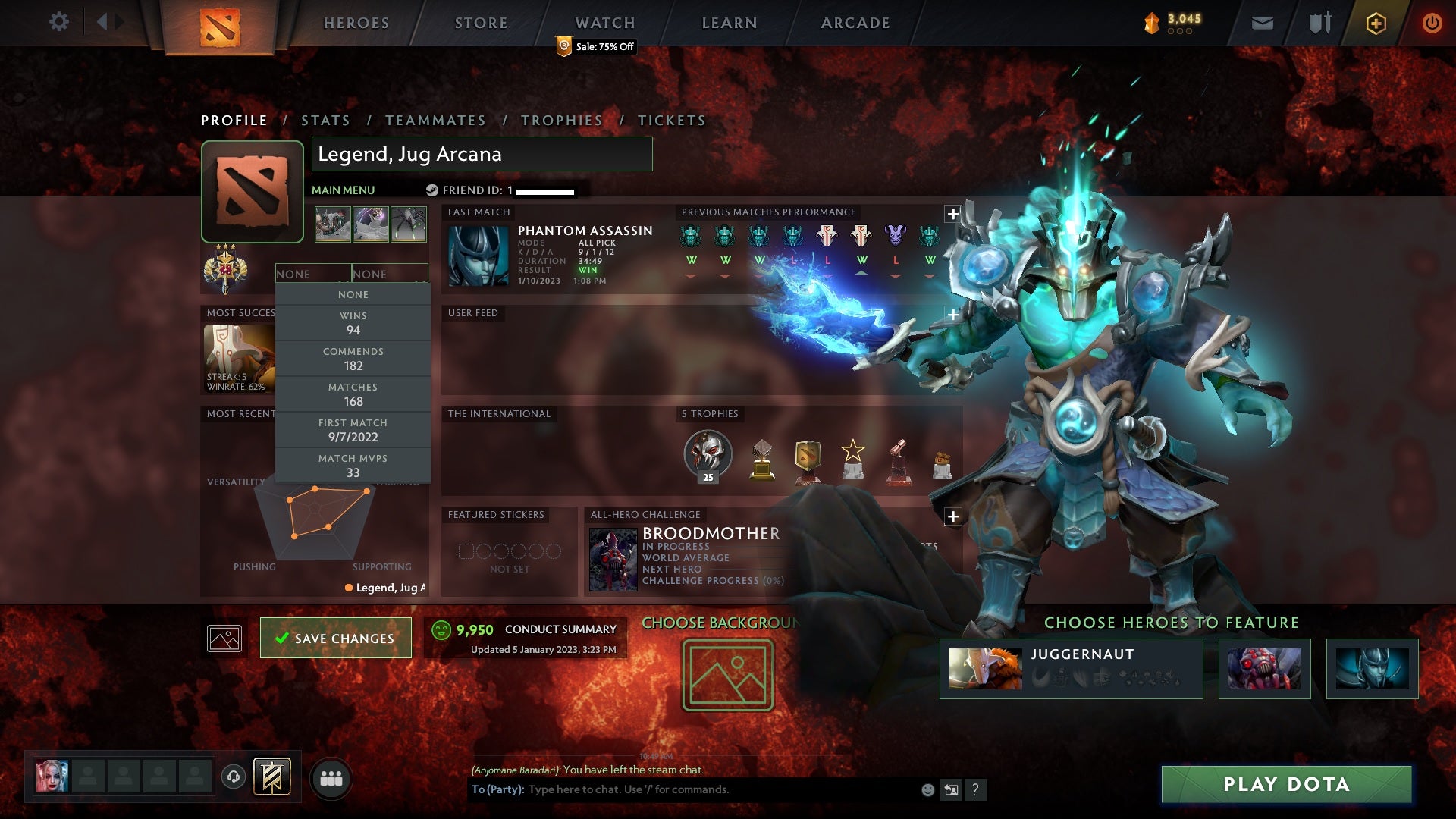Select COMMENDS from the stat dropdown

pyautogui.click(x=353, y=358)
